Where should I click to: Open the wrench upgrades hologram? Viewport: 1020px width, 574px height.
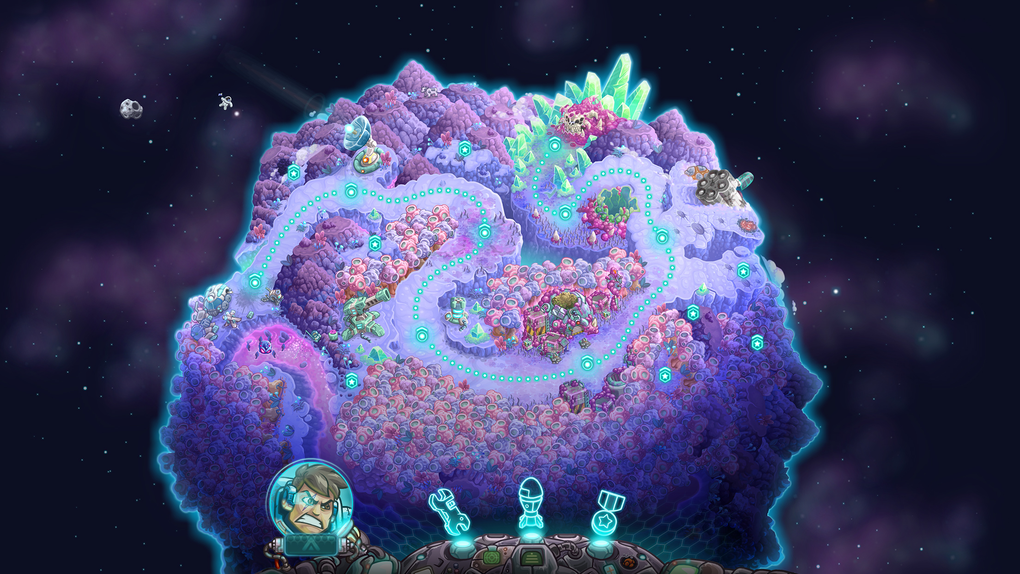tap(449, 511)
